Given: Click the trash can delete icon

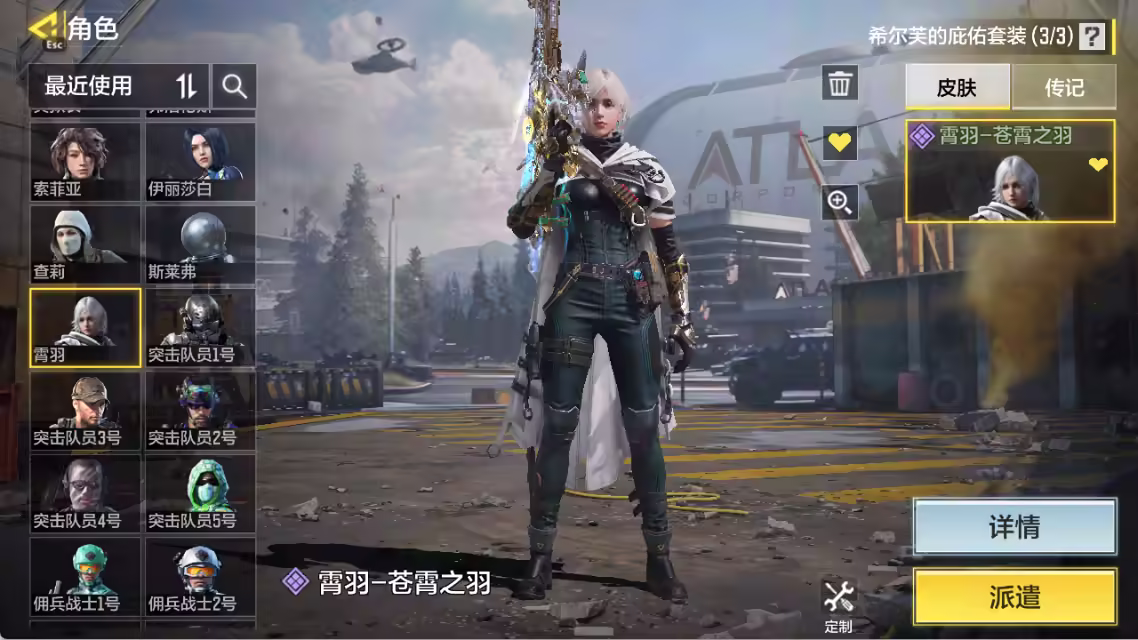Looking at the screenshot, I should tap(840, 83).
